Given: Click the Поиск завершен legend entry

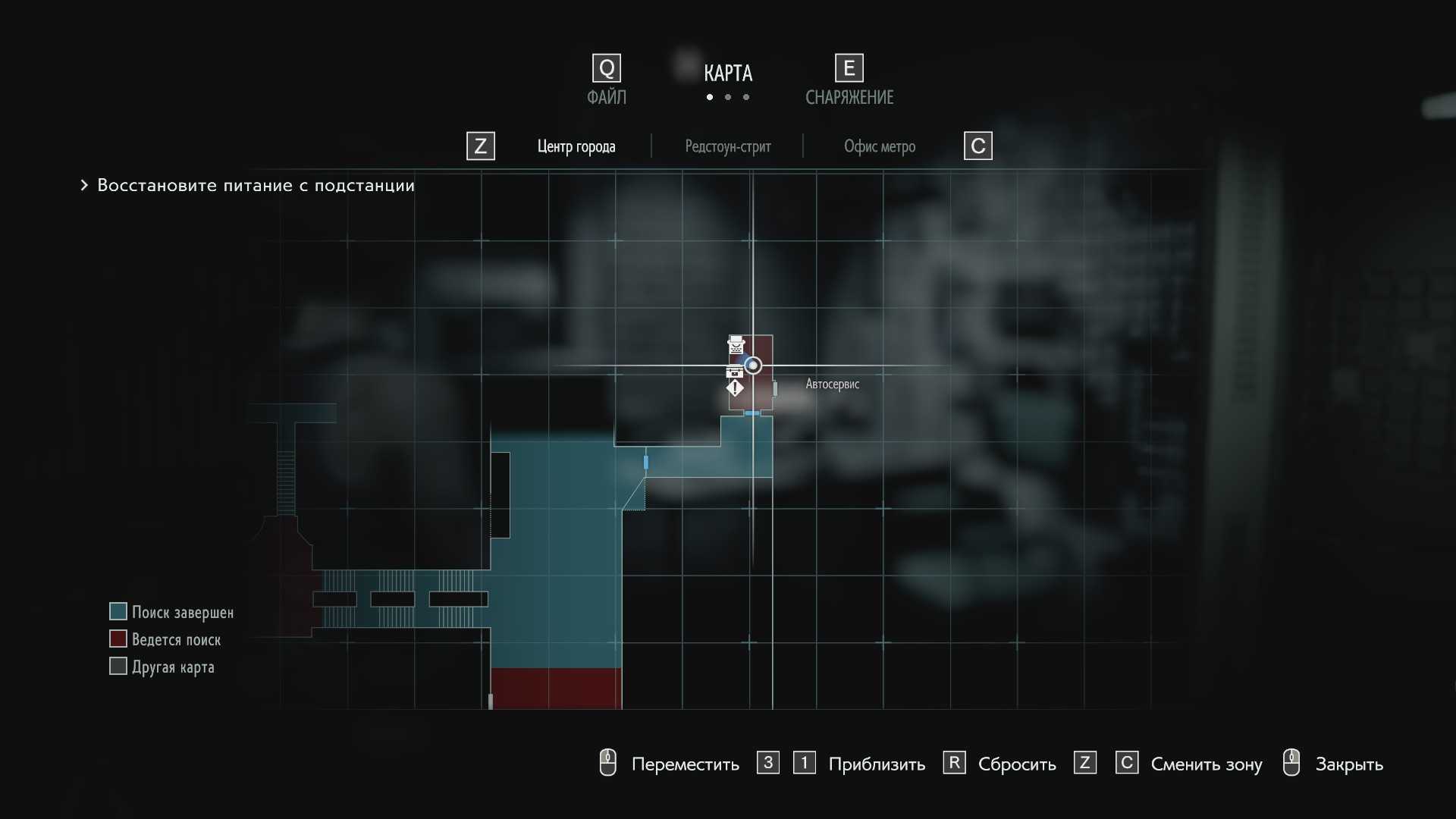Looking at the screenshot, I should 182,612.
